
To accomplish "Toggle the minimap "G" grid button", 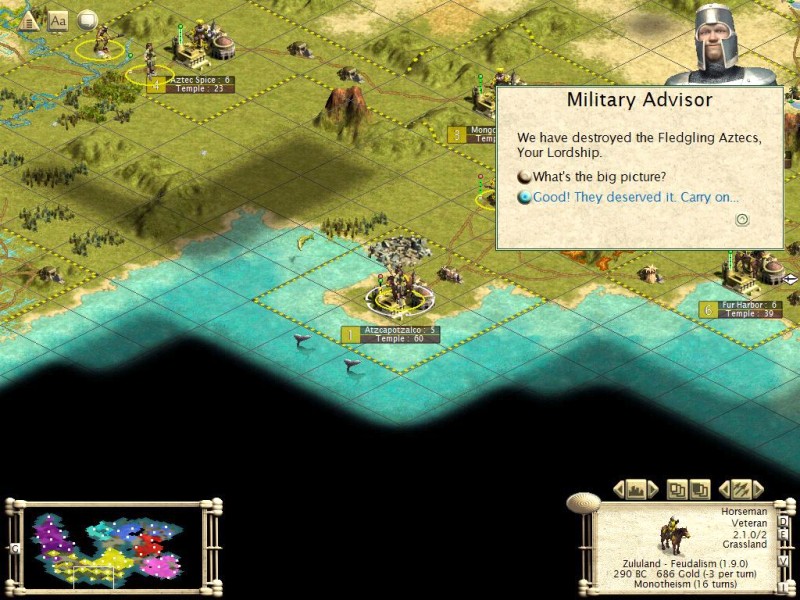I will click(x=15, y=548).
